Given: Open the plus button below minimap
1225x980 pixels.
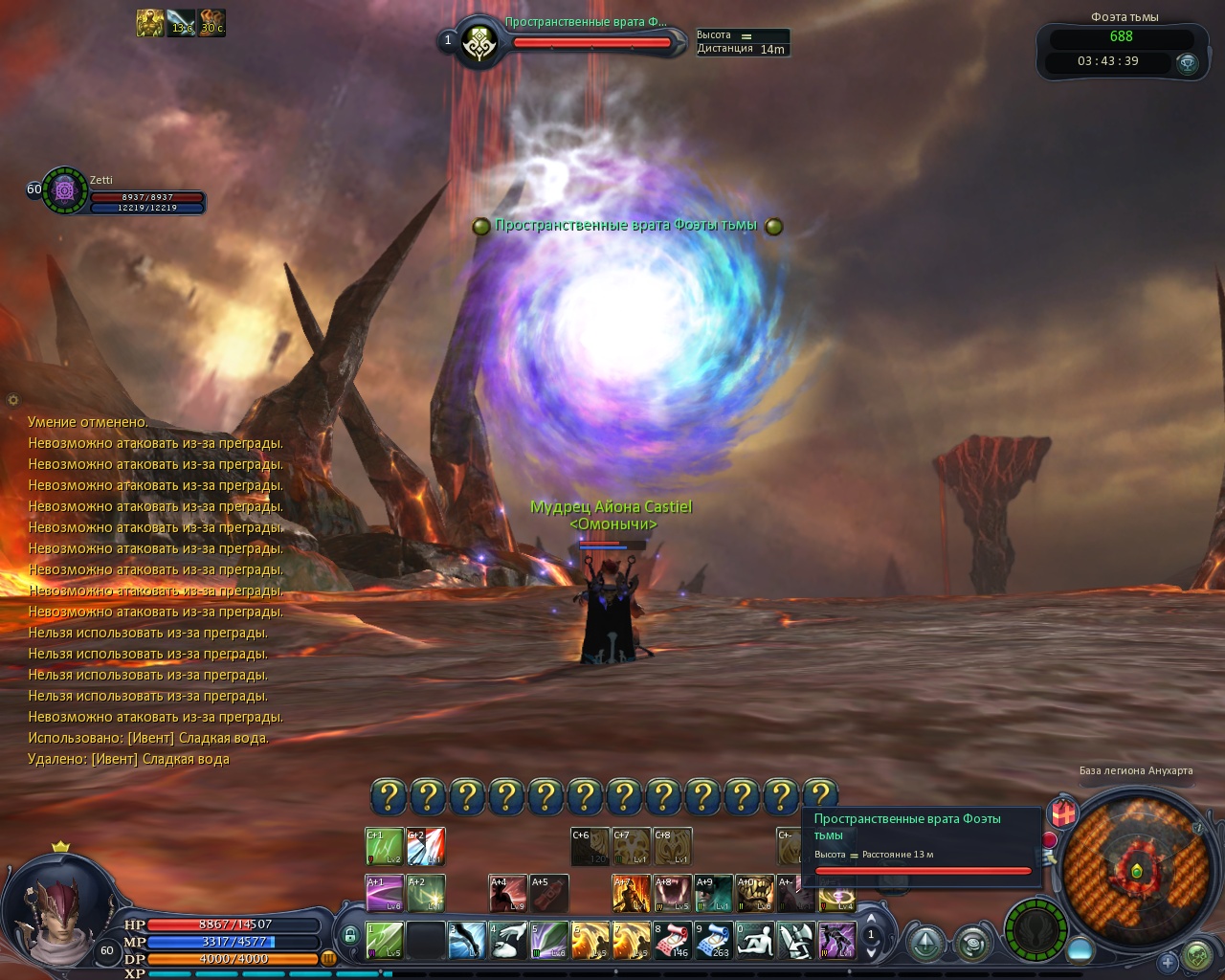Looking at the screenshot, I should click(1167, 961).
